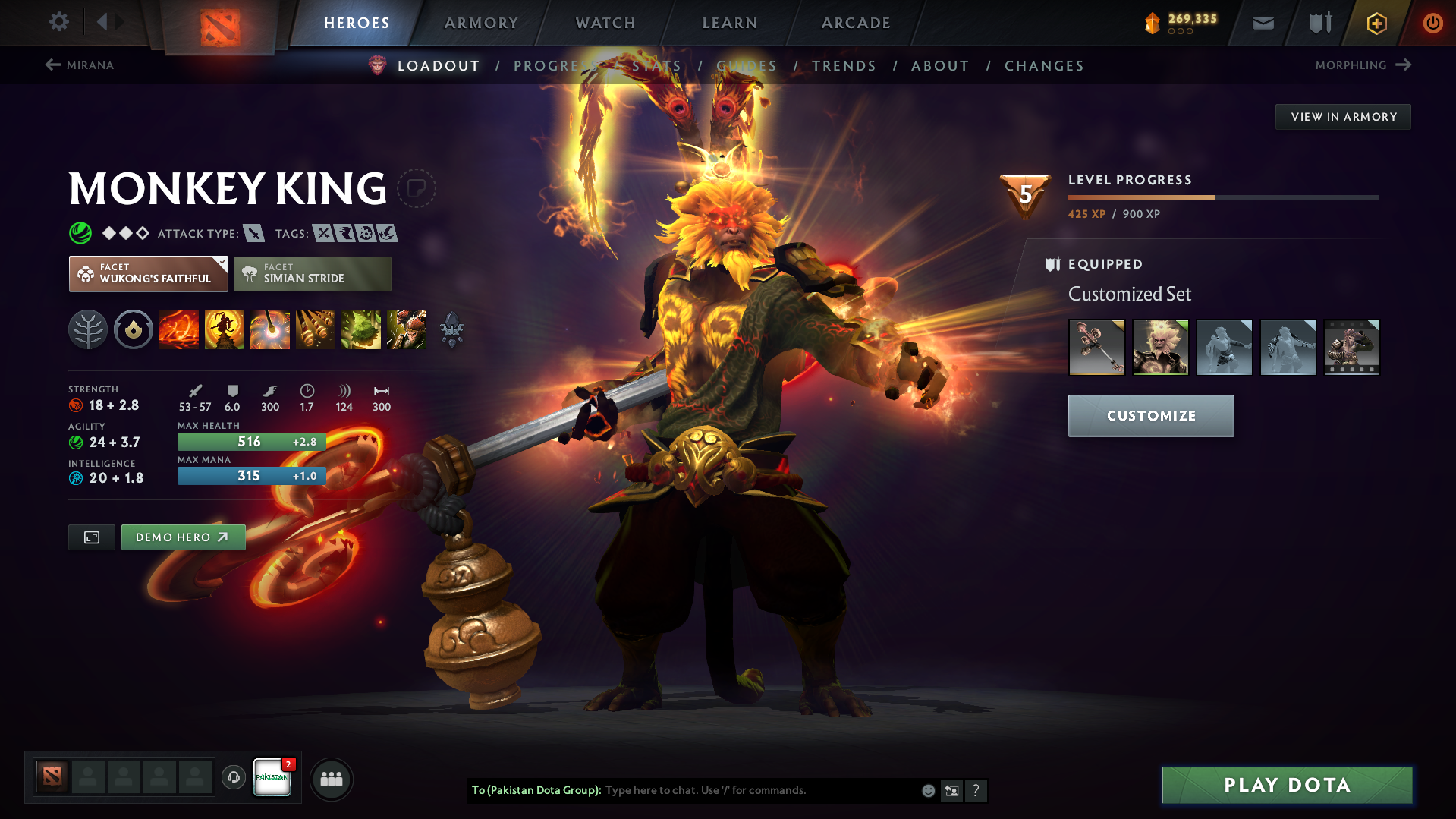Click the Aghanim's Shard upgrade icon
The width and height of the screenshot is (1456, 819).
(451, 329)
